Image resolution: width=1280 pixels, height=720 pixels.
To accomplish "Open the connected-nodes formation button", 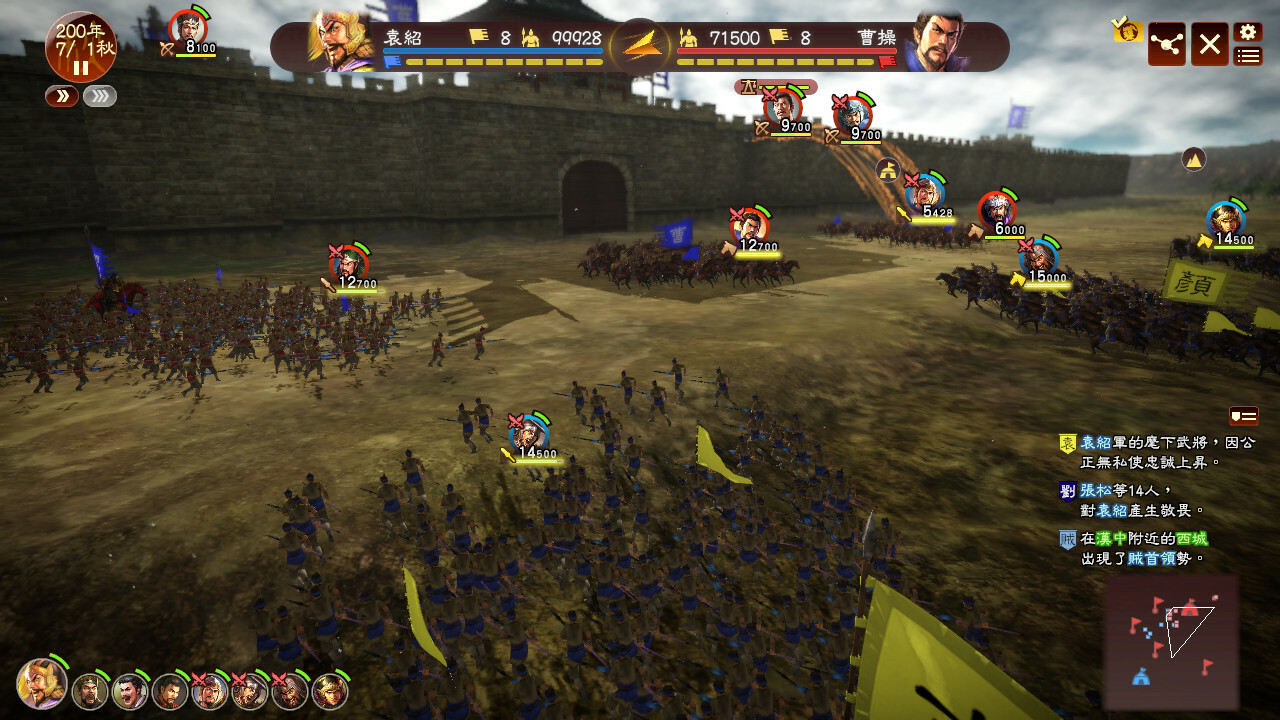I will [x=1166, y=44].
